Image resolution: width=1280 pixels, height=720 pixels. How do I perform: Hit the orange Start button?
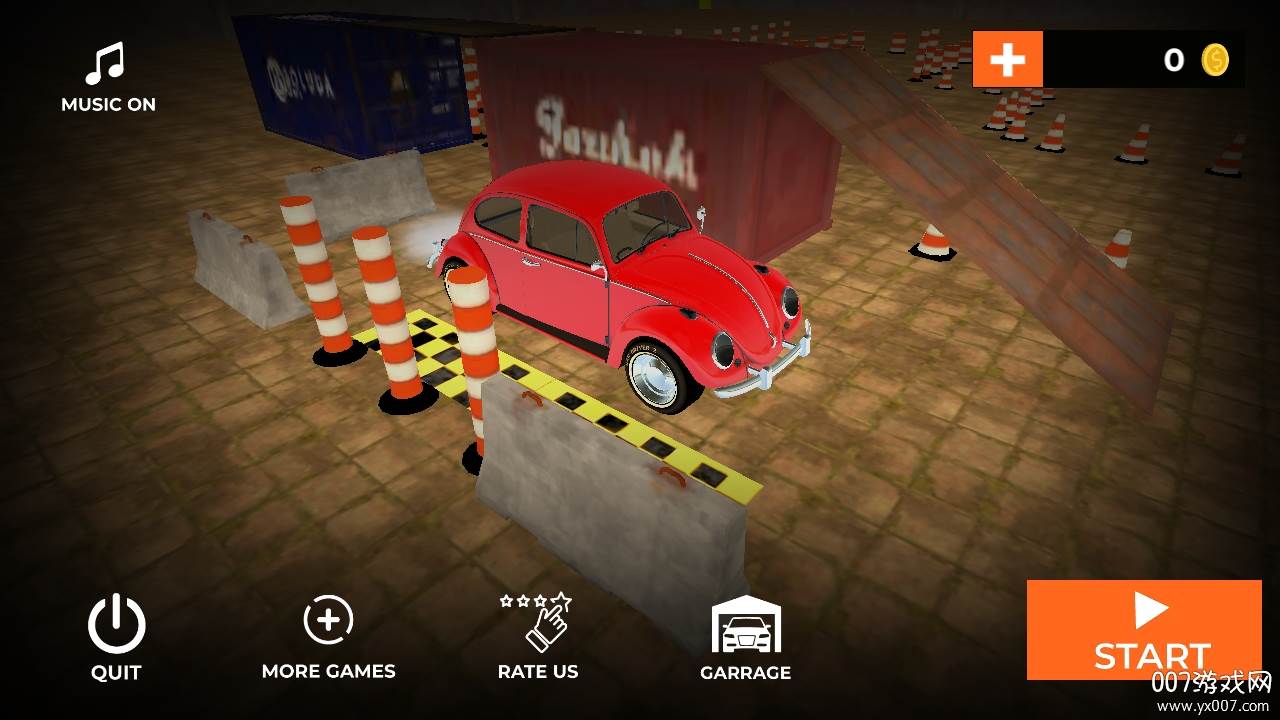click(x=1152, y=630)
